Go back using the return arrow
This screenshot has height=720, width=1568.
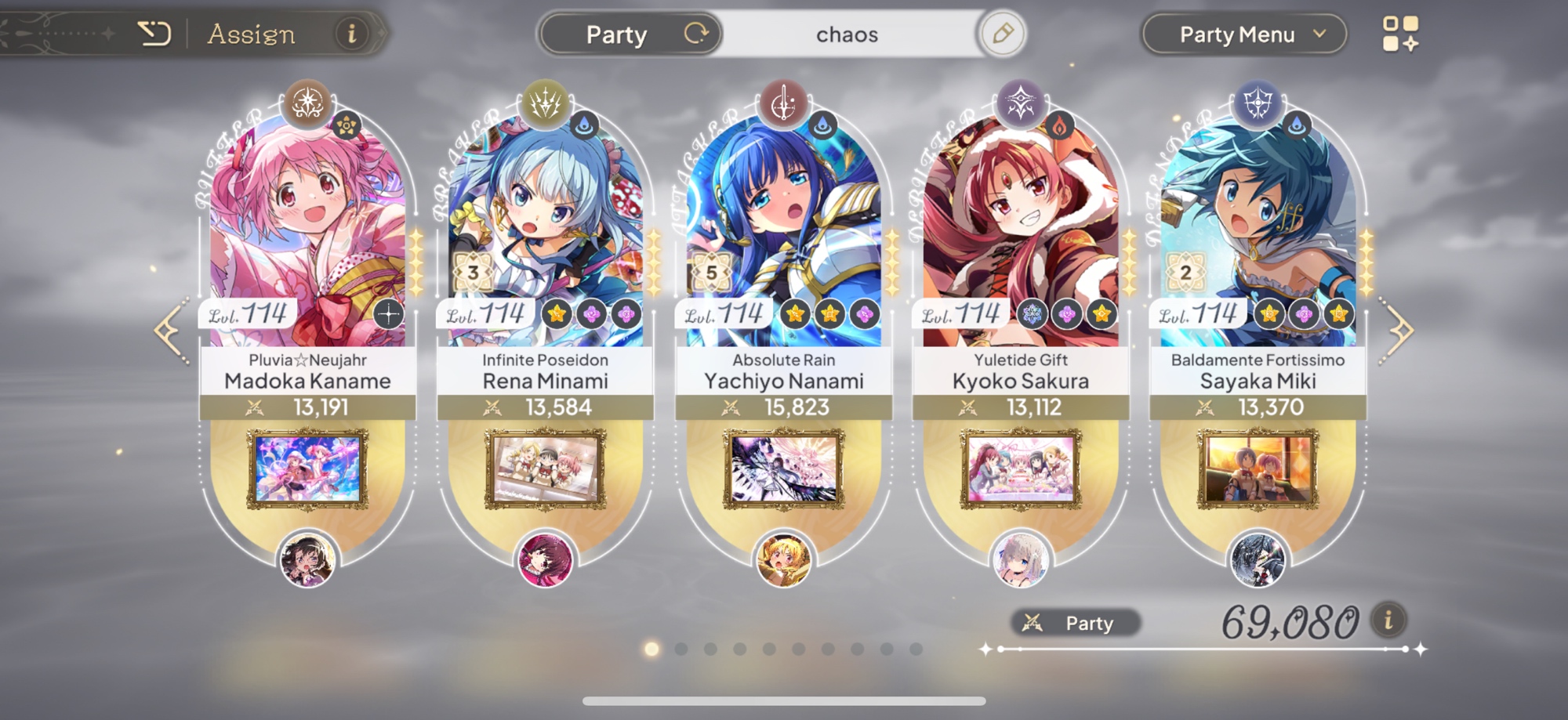pyautogui.click(x=154, y=34)
